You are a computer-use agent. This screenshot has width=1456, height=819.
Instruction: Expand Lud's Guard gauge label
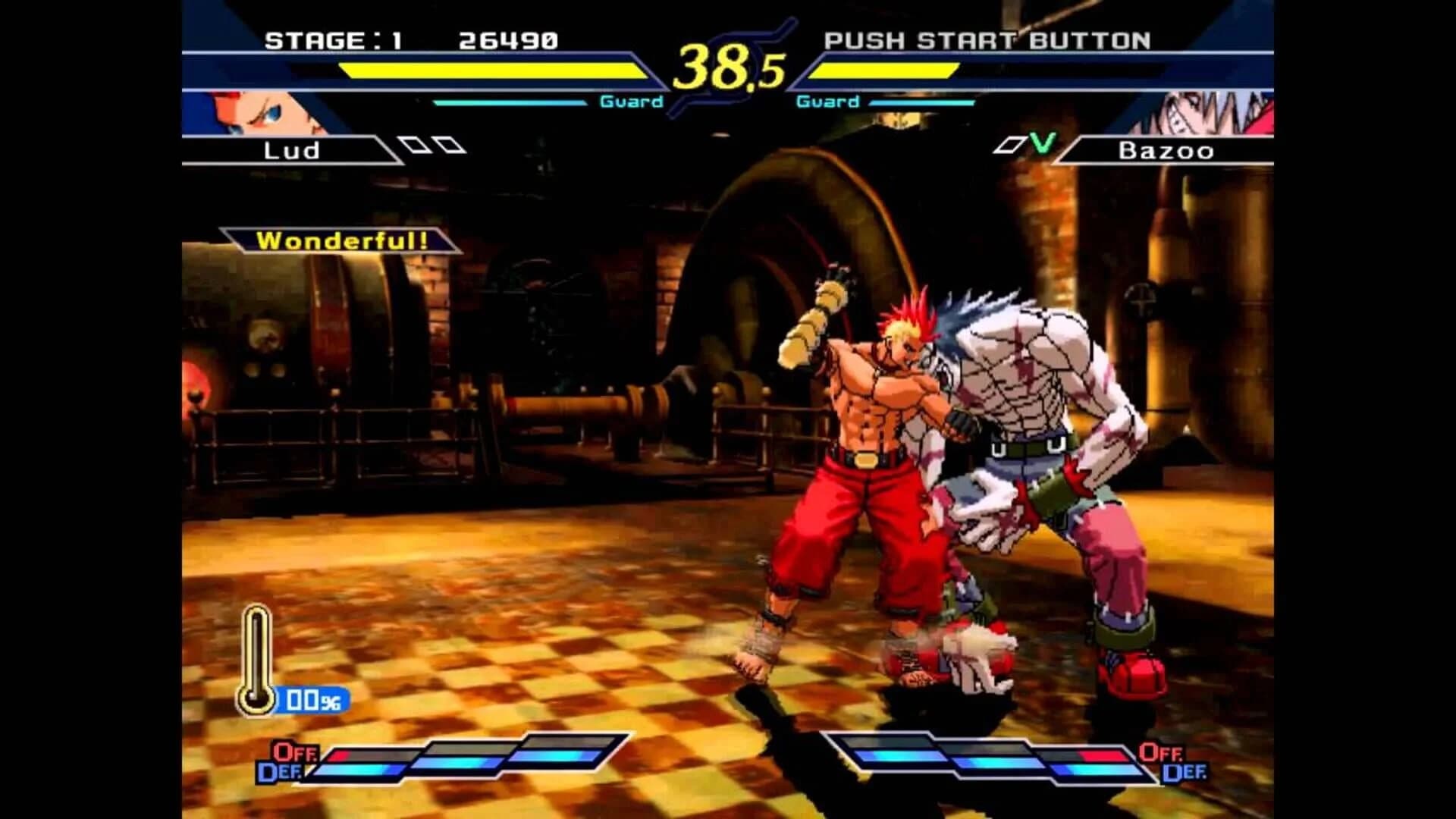click(631, 101)
